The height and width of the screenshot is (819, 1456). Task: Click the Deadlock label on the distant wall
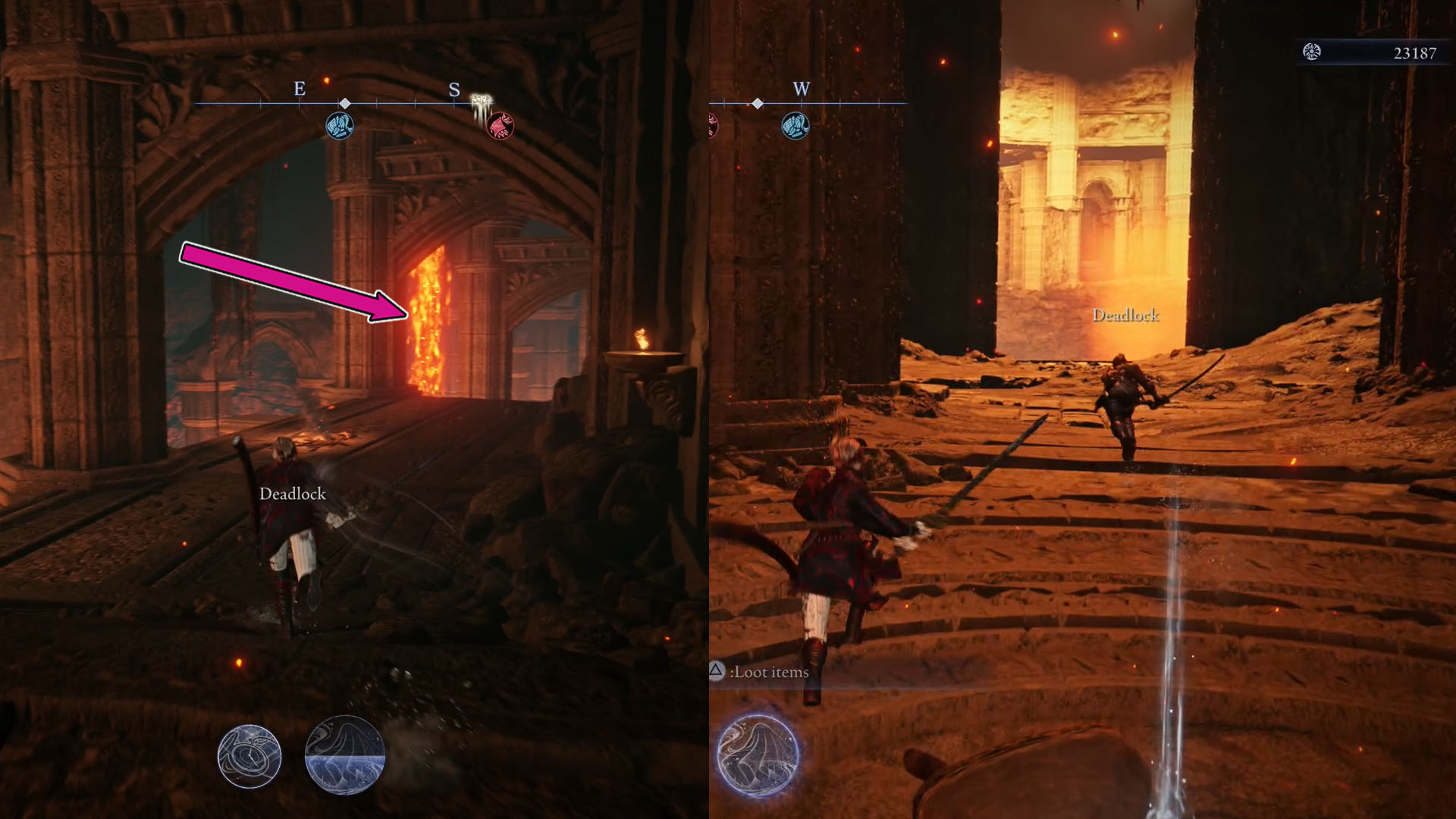coord(1126,314)
